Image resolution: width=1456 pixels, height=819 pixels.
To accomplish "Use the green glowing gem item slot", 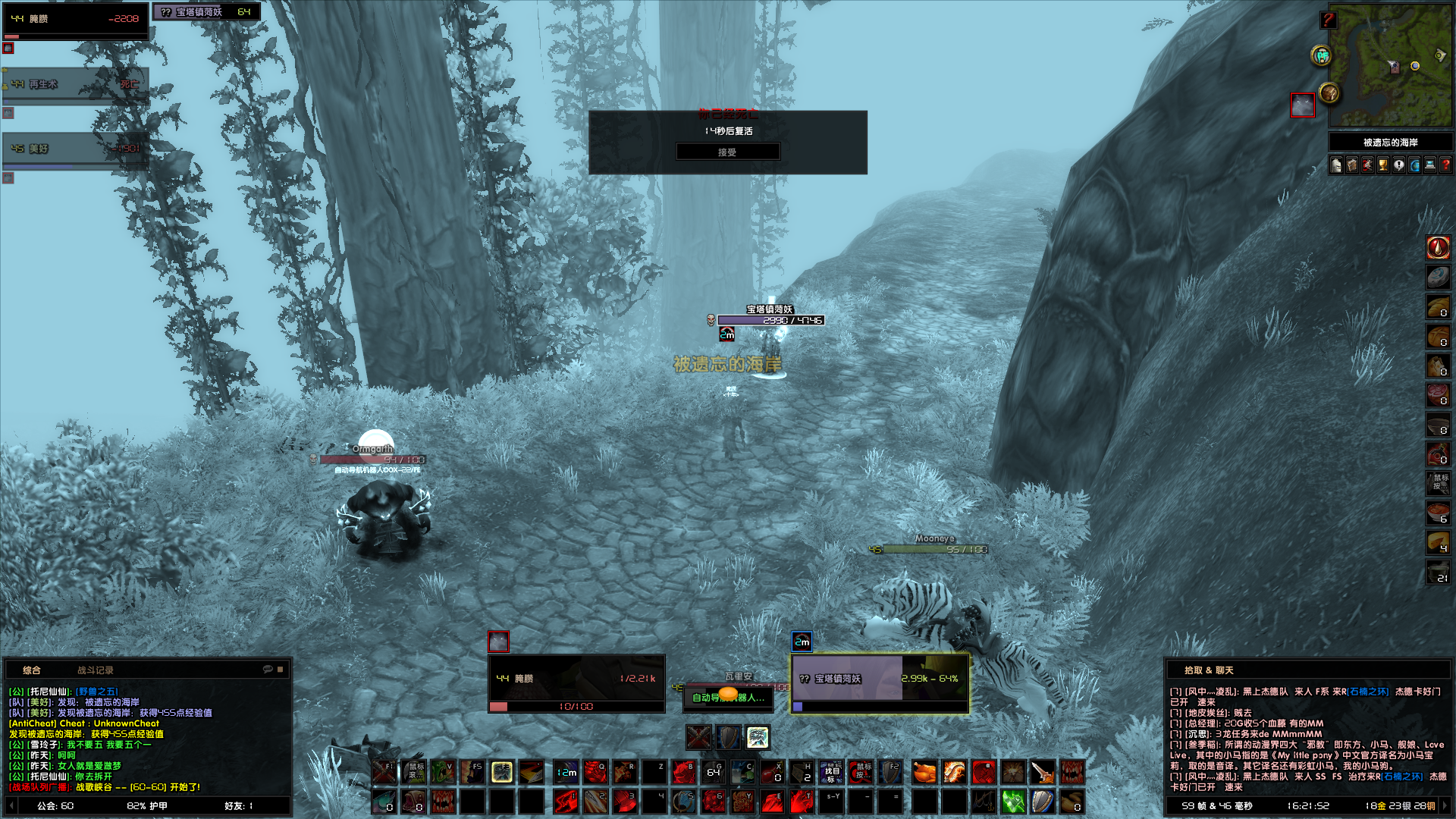I will (1013, 802).
